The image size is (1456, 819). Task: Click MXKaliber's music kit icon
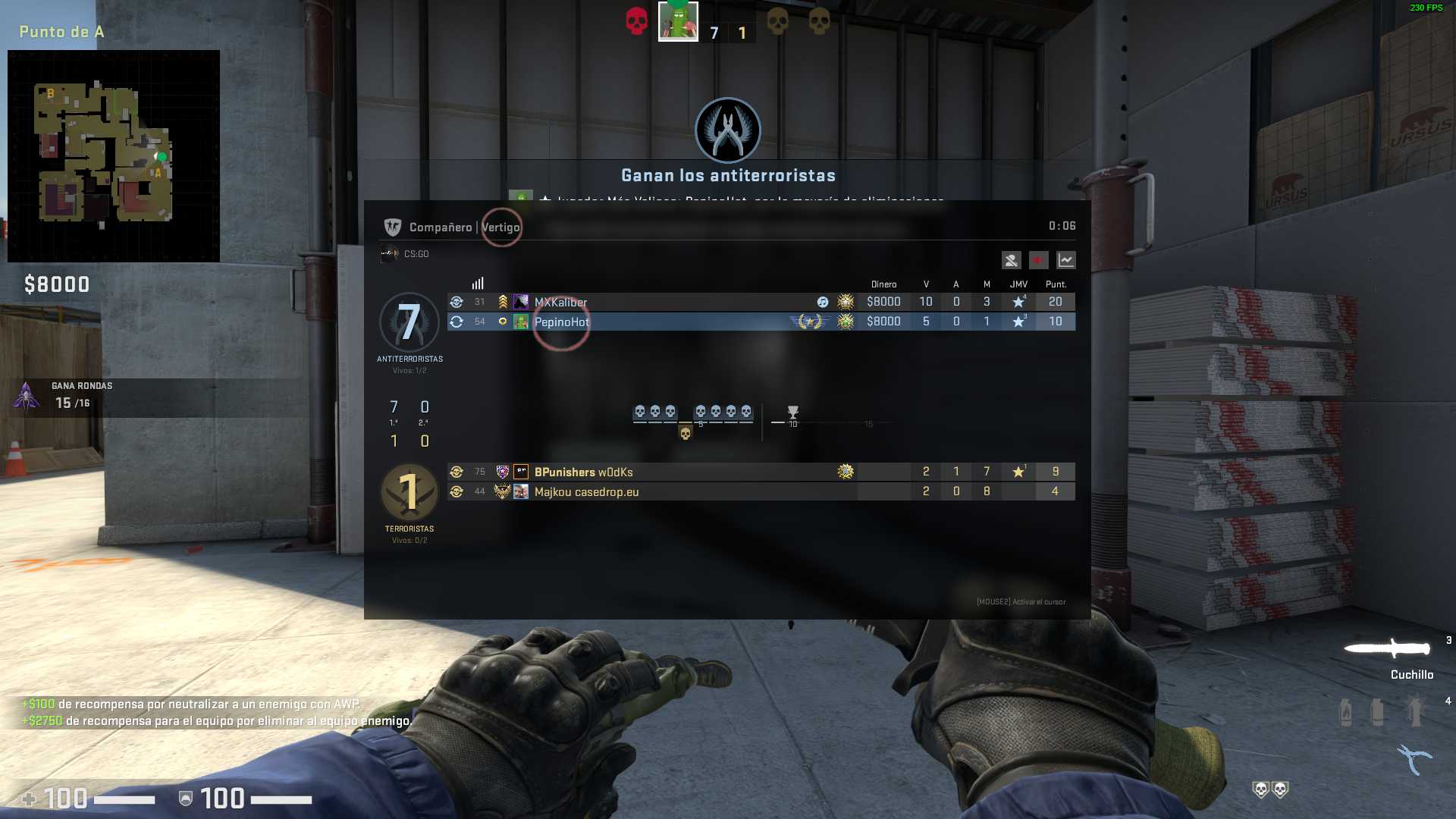click(x=823, y=302)
